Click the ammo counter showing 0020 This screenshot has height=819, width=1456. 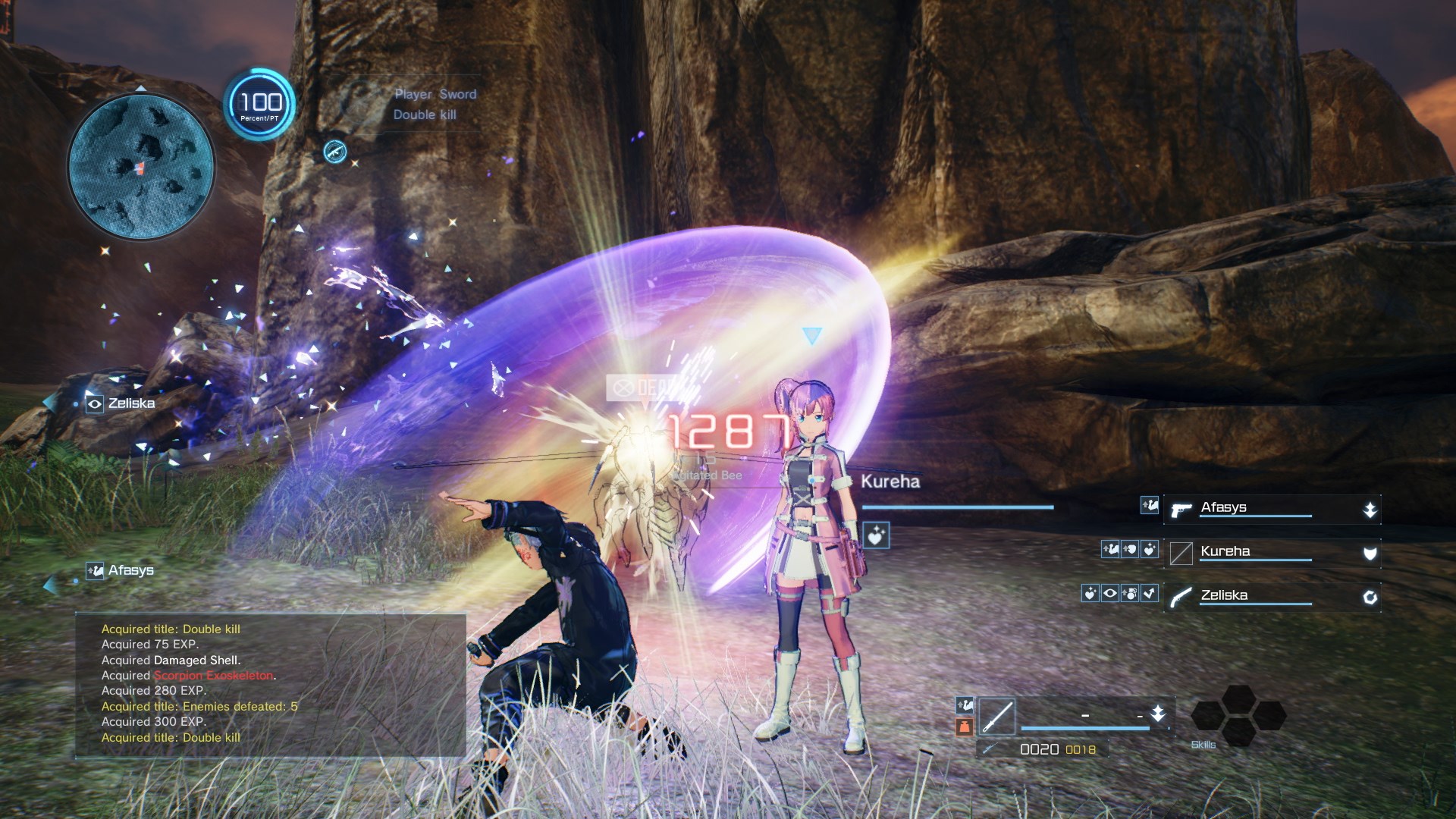1039,749
